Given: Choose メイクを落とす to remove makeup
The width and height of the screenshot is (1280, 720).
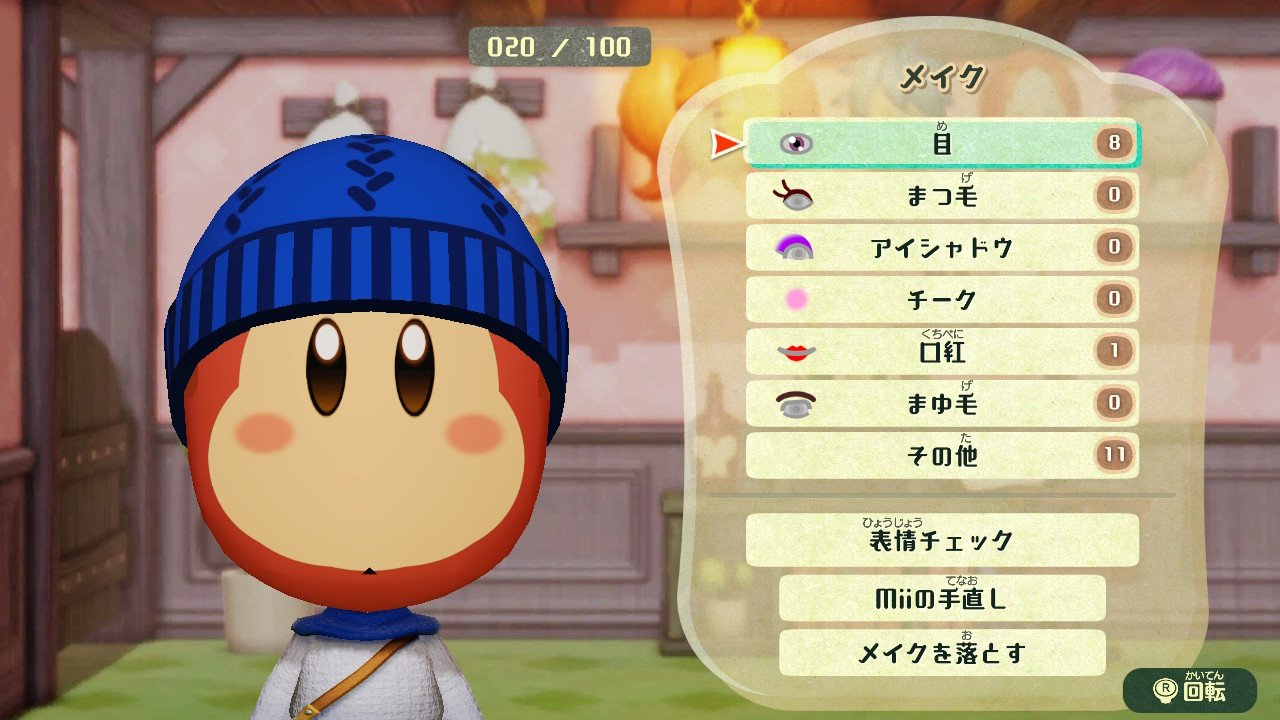Looking at the screenshot, I should click(941, 653).
